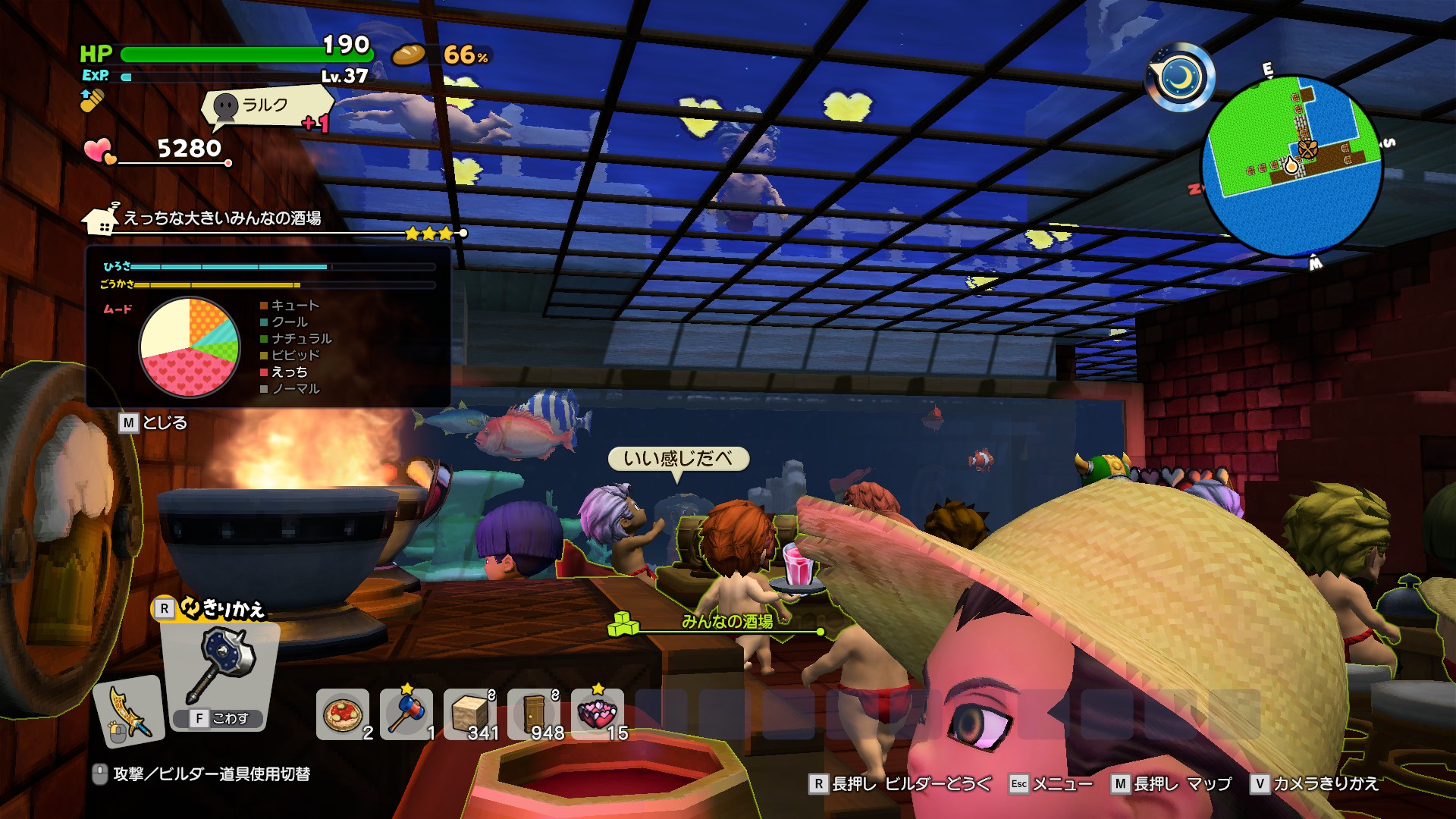Click the bandage status icon below EXP
This screenshot has height=819, width=1456.
[x=92, y=100]
